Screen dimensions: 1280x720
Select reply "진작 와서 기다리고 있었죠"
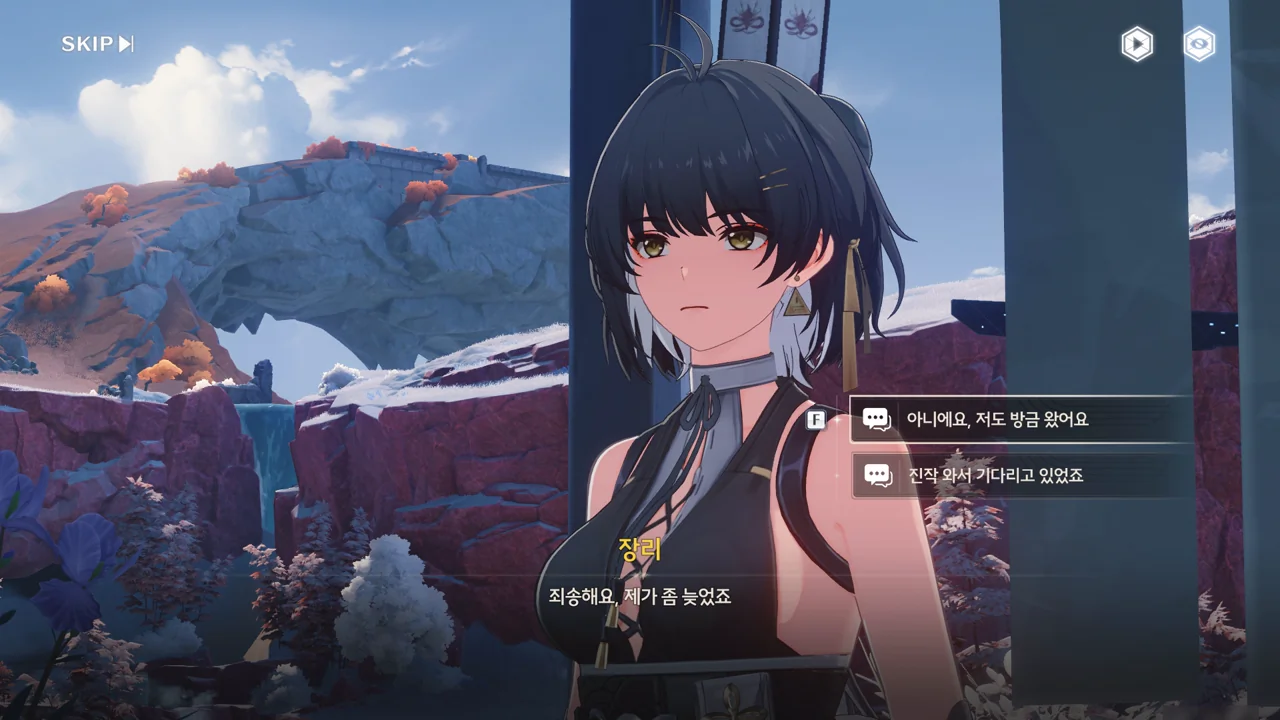tap(1020, 475)
